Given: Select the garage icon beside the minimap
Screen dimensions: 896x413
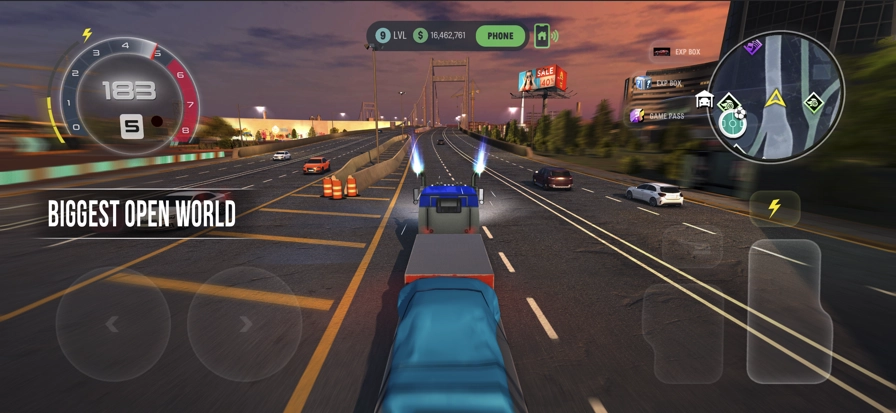Looking at the screenshot, I should pos(703,99).
